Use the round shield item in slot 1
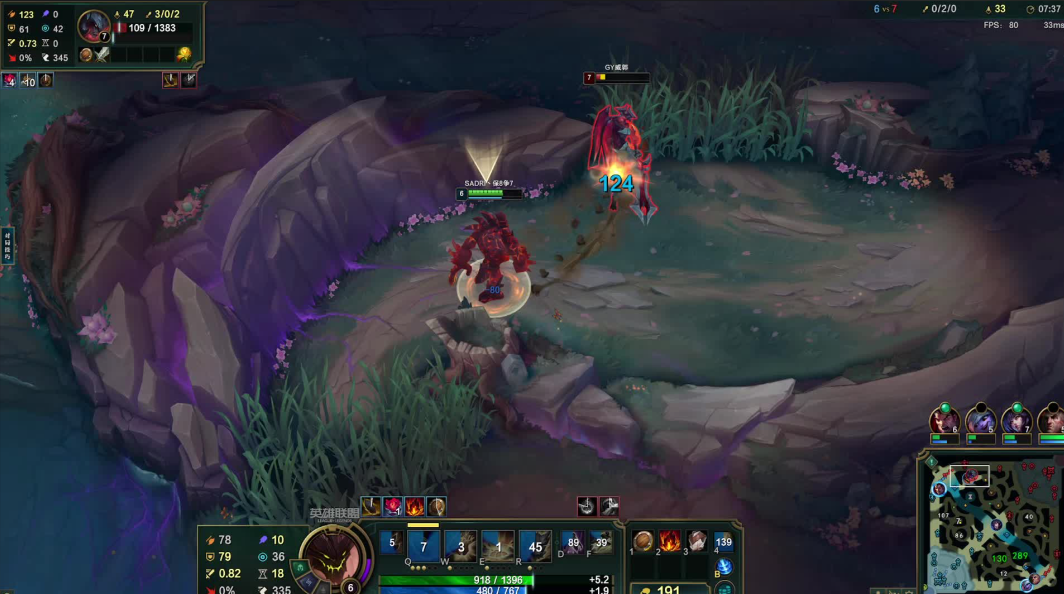This screenshot has width=1064, height=594. click(x=644, y=542)
